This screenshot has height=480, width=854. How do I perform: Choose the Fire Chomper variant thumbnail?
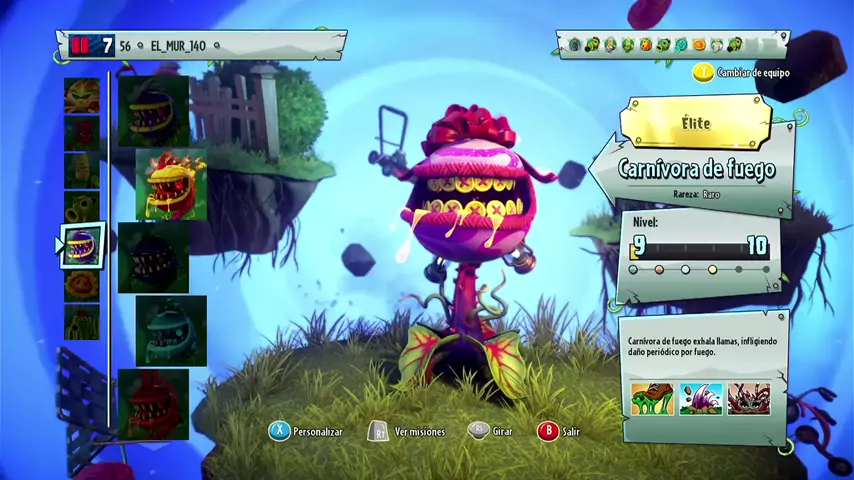click(x=171, y=185)
